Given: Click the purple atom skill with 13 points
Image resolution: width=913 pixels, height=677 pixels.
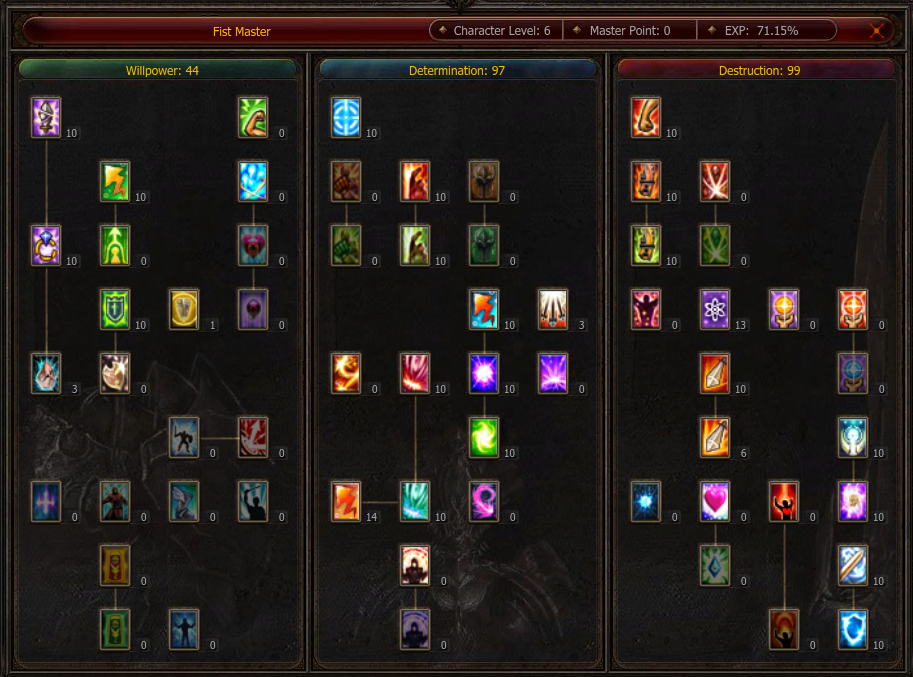Looking at the screenshot, I should click(x=715, y=309).
